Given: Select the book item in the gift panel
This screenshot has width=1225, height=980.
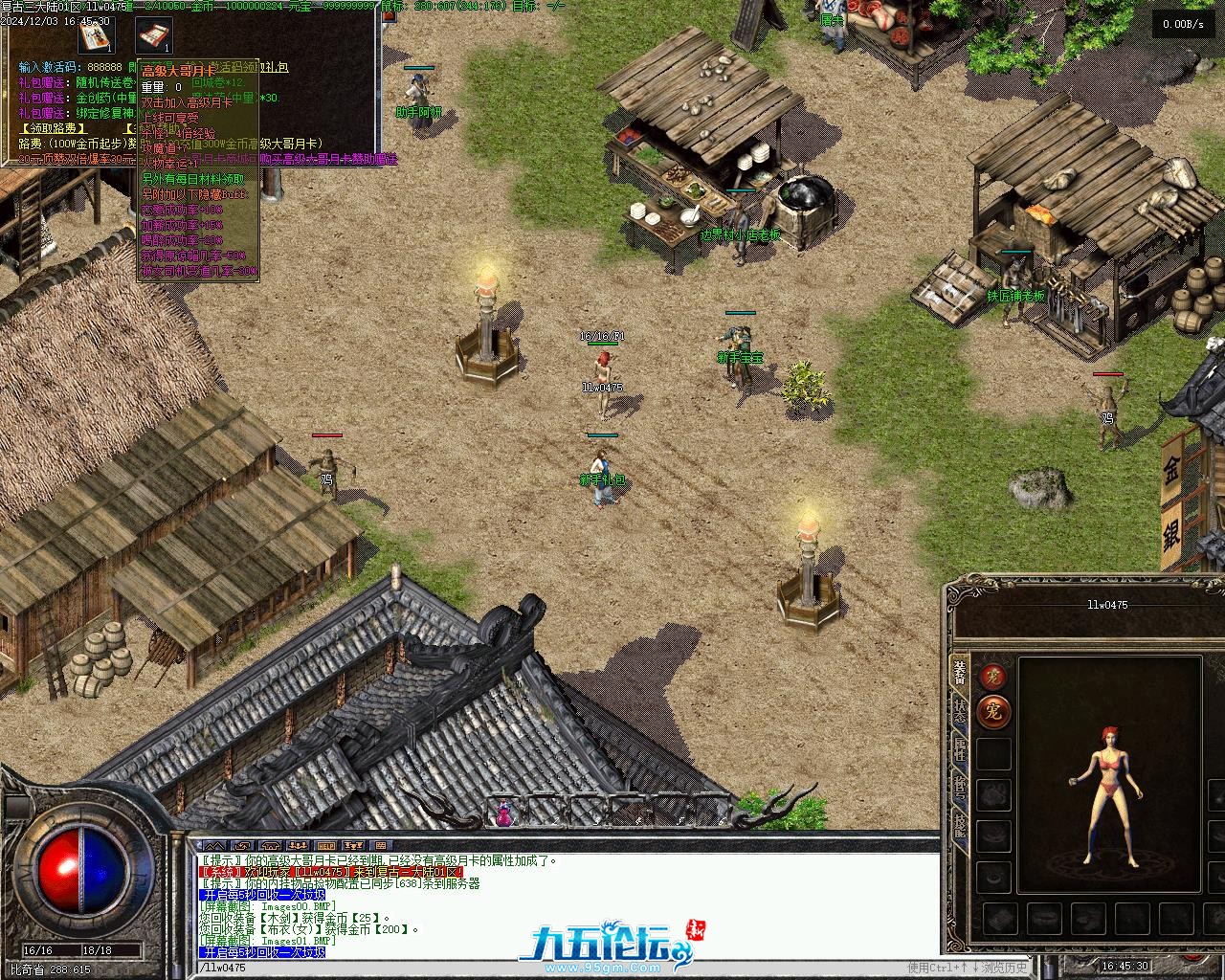Looking at the screenshot, I should (x=96, y=35).
